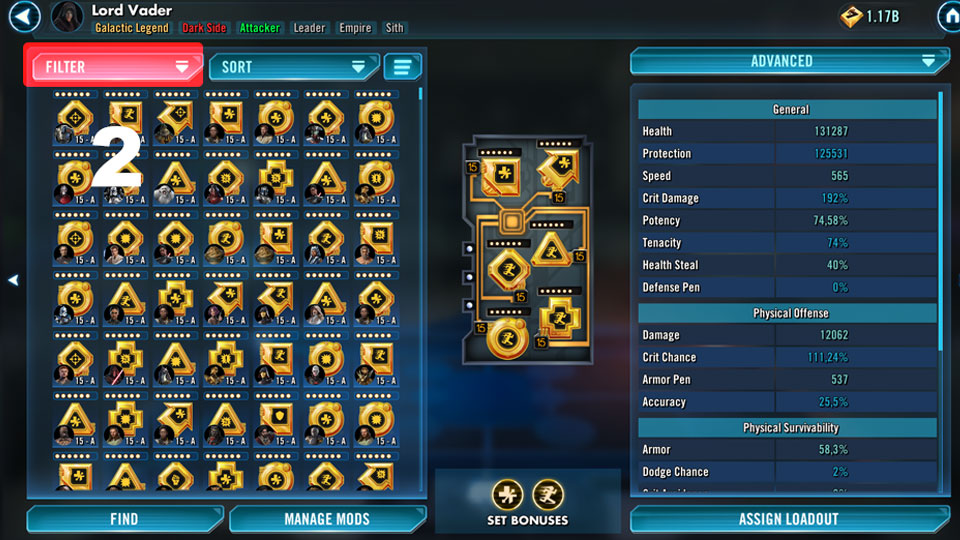Select the equipped diamond mod slot
This screenshot has width=960, height=540.
tap(507, 270)
